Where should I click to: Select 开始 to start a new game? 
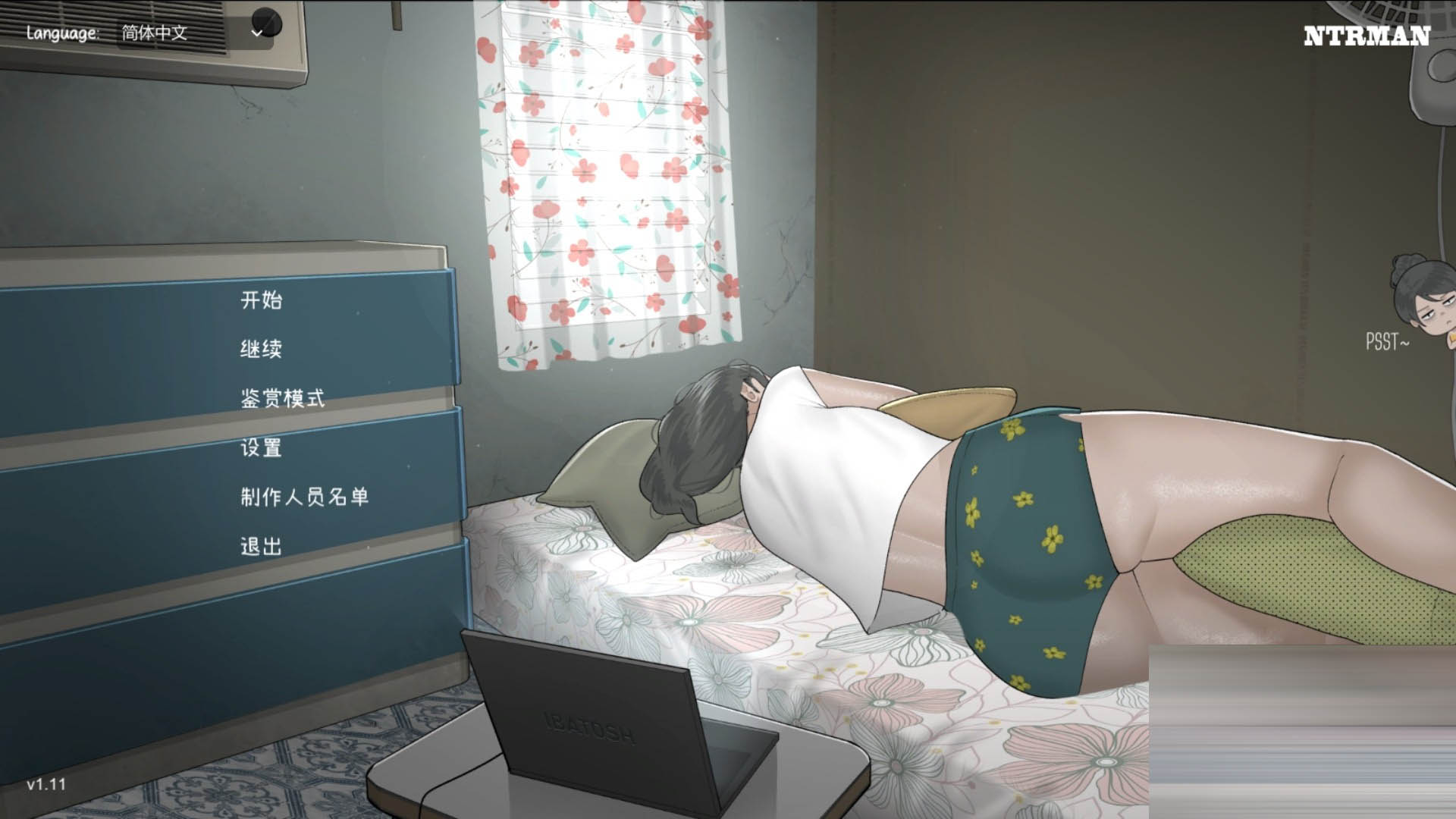point(262,301)
